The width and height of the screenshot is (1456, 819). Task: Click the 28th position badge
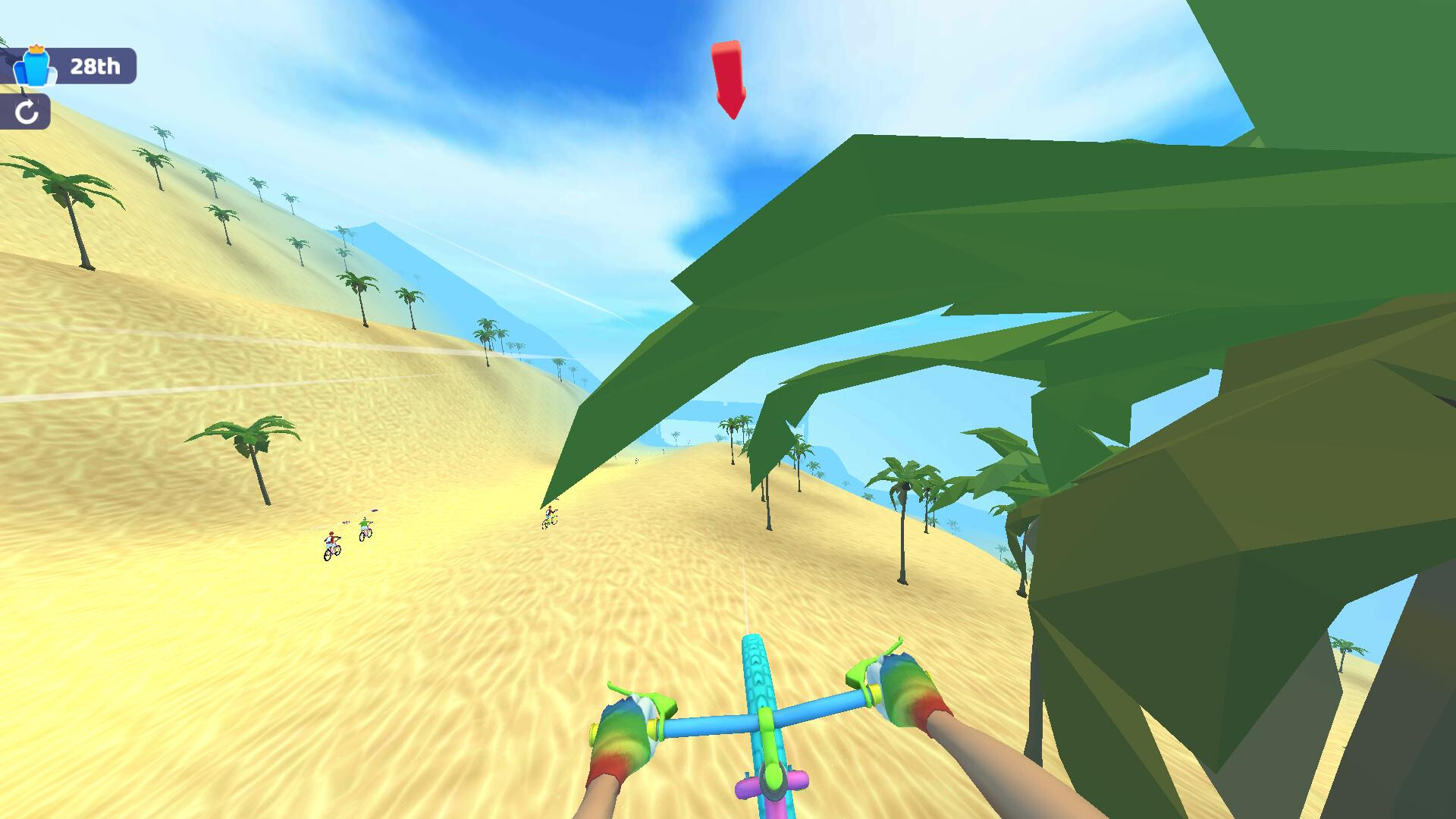(x=94, y=66)
